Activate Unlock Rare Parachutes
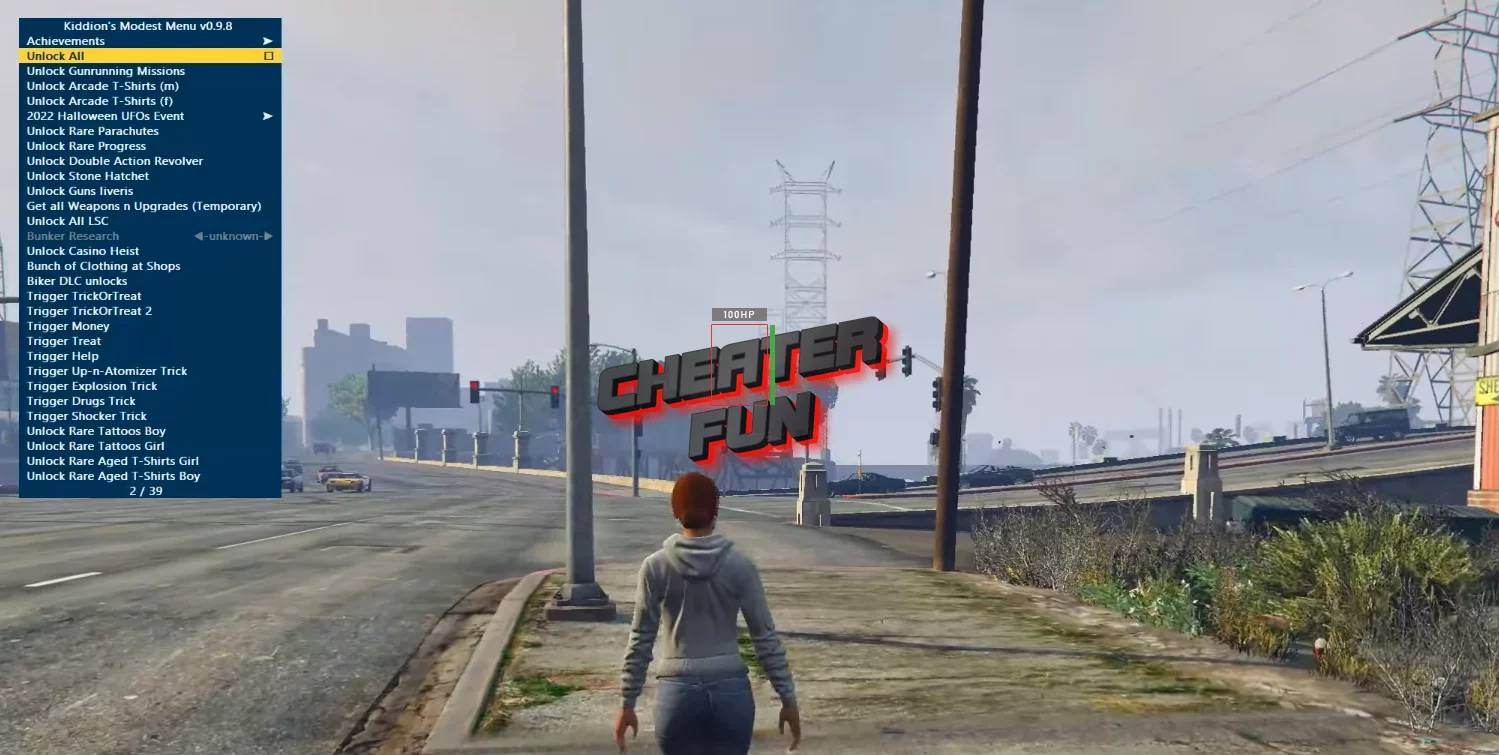The width and height of the screenshot is (1499, 755). click(x=92, y=130)
